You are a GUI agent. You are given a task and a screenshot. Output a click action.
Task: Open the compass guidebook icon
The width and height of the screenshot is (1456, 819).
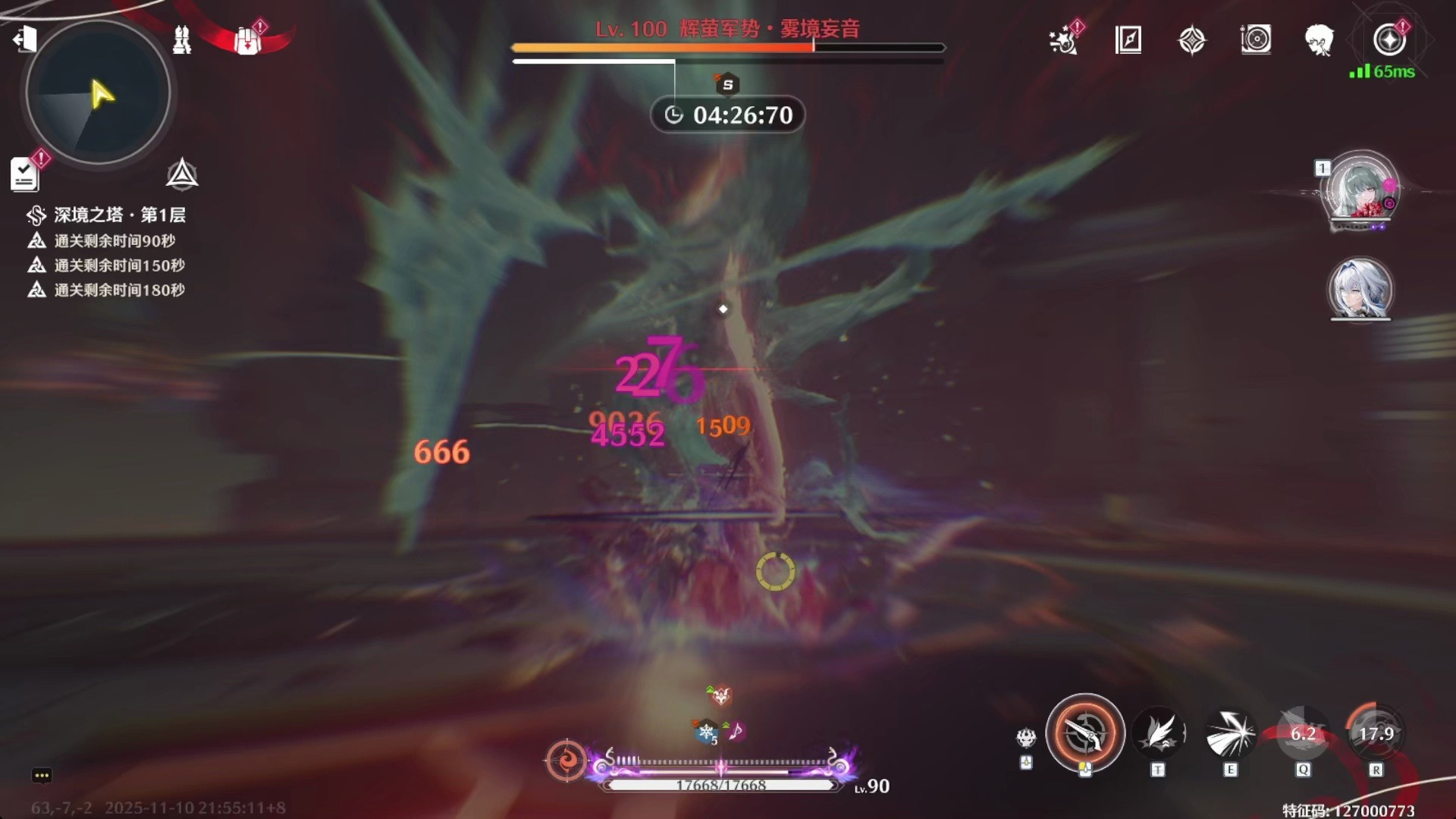click(1128, 39)
